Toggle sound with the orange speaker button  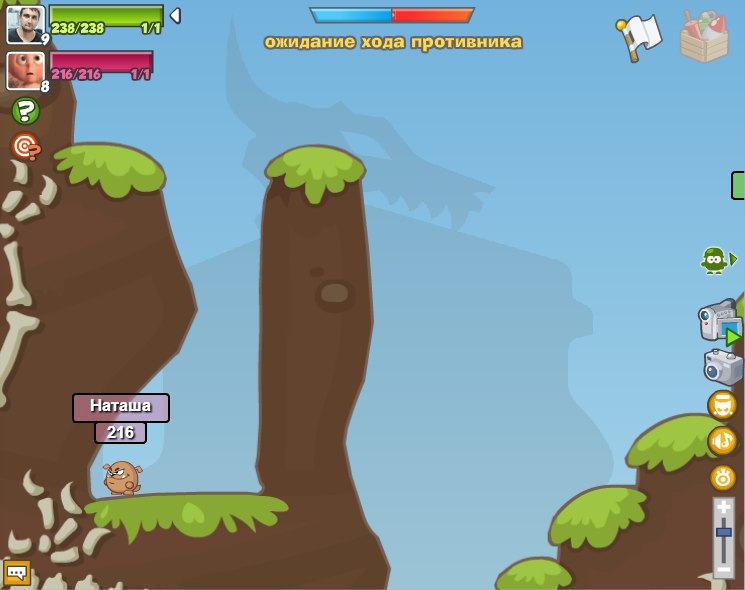[x=722, y=441]
